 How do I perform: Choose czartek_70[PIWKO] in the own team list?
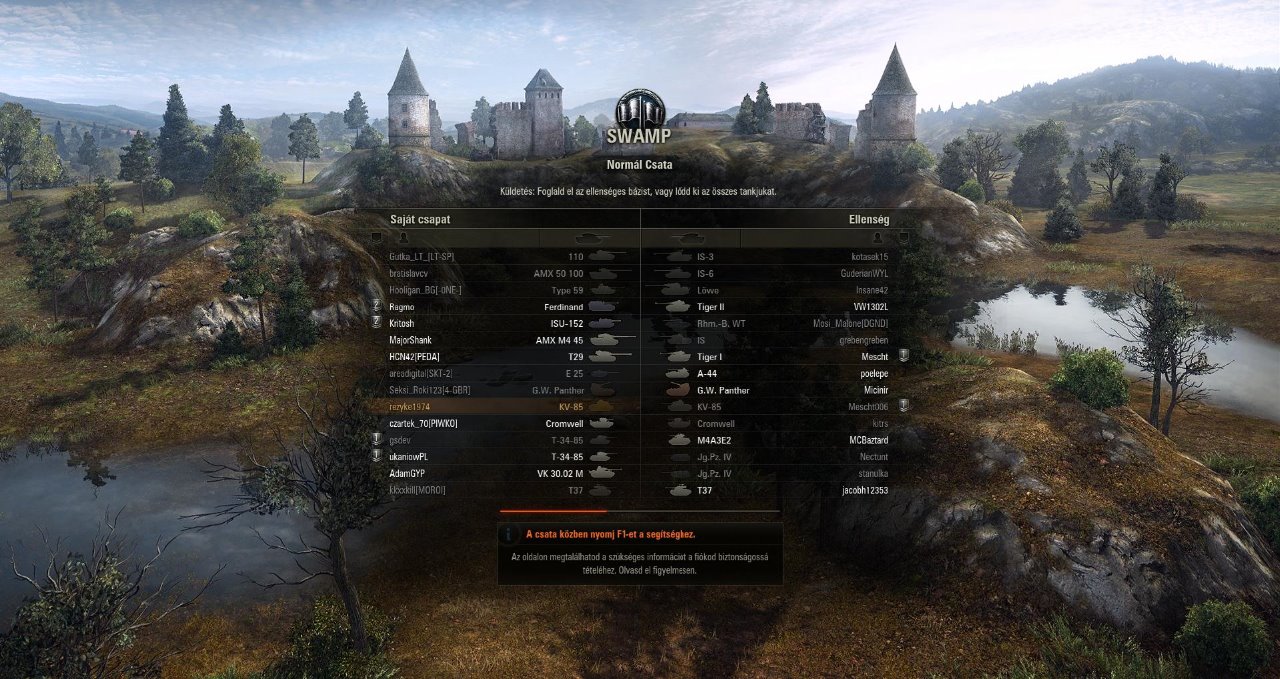(500, 424)
